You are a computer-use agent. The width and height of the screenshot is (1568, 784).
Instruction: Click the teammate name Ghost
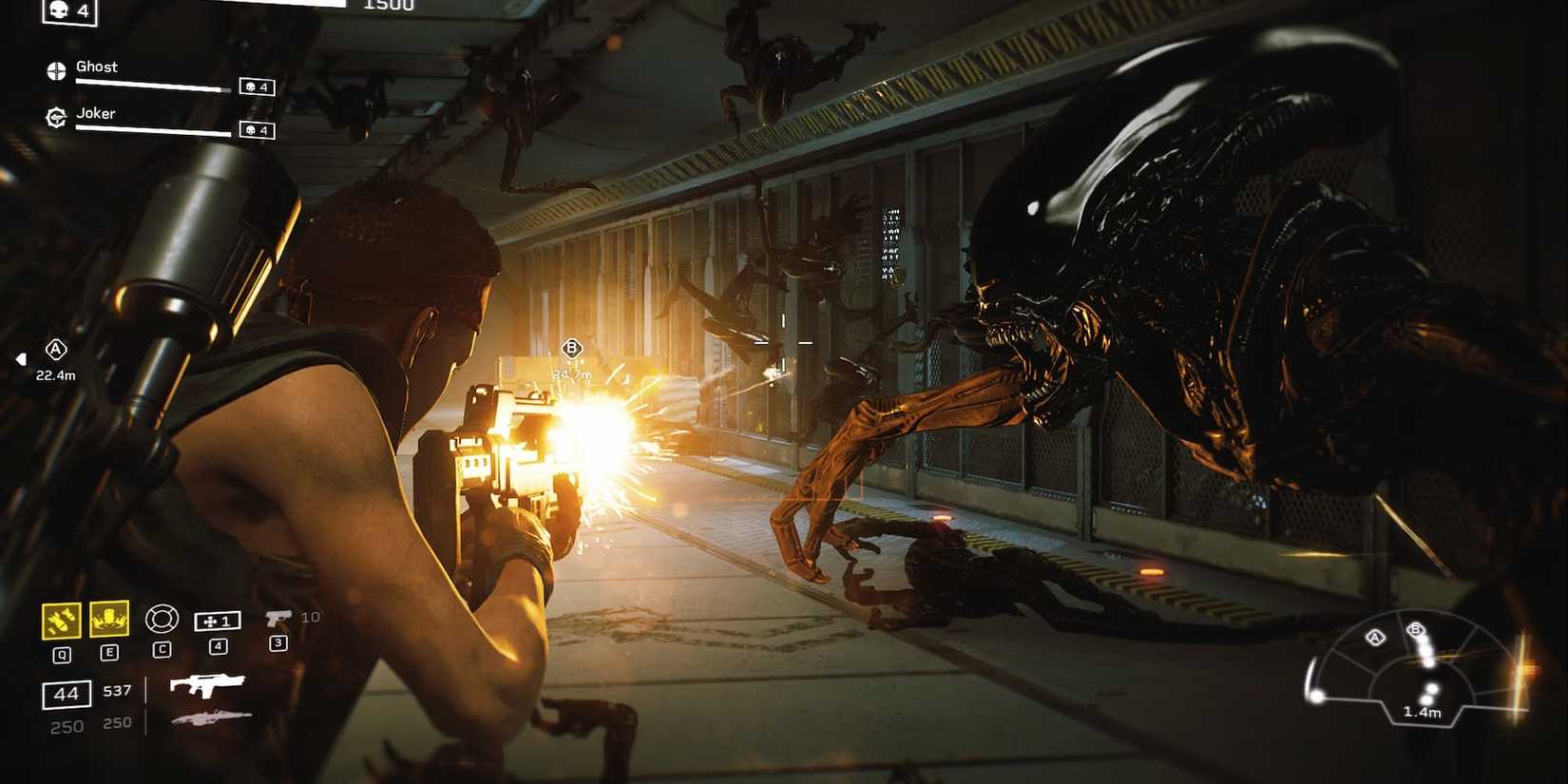pyautogui.click(x=97, y=67)
